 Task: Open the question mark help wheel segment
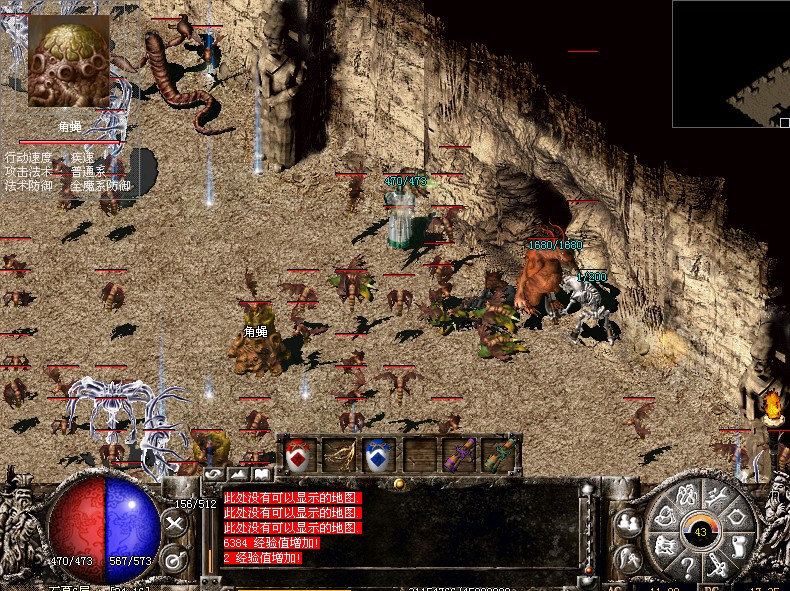[x=688, y=570]
